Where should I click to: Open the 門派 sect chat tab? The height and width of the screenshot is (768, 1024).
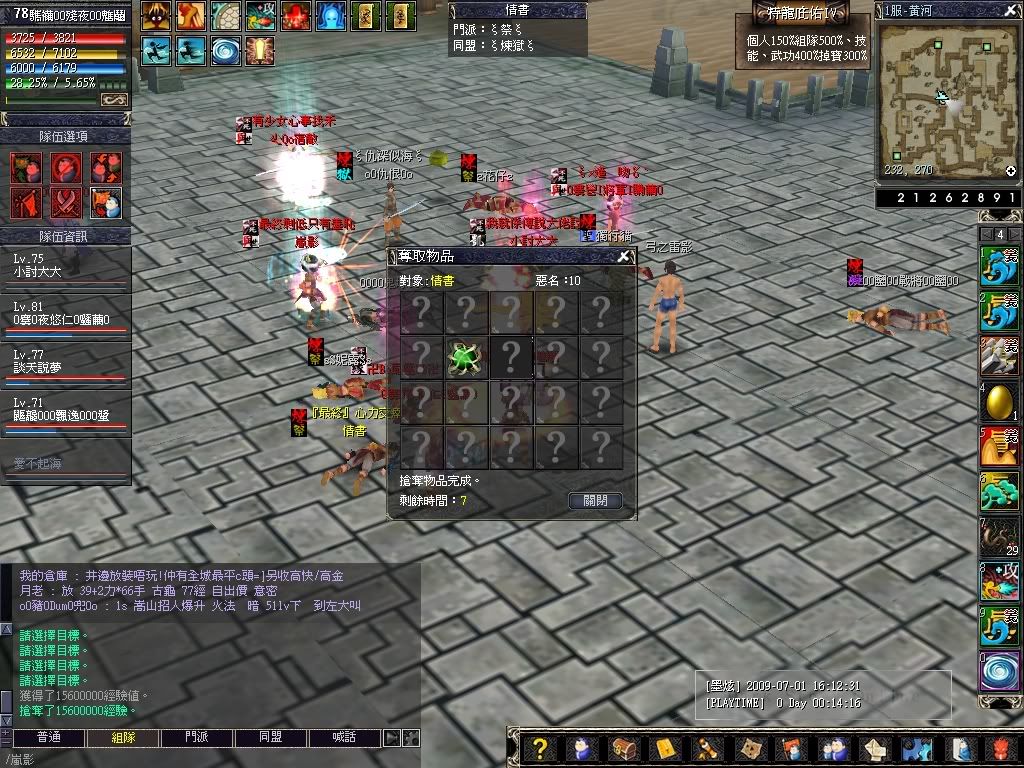[x=197, y=737]
